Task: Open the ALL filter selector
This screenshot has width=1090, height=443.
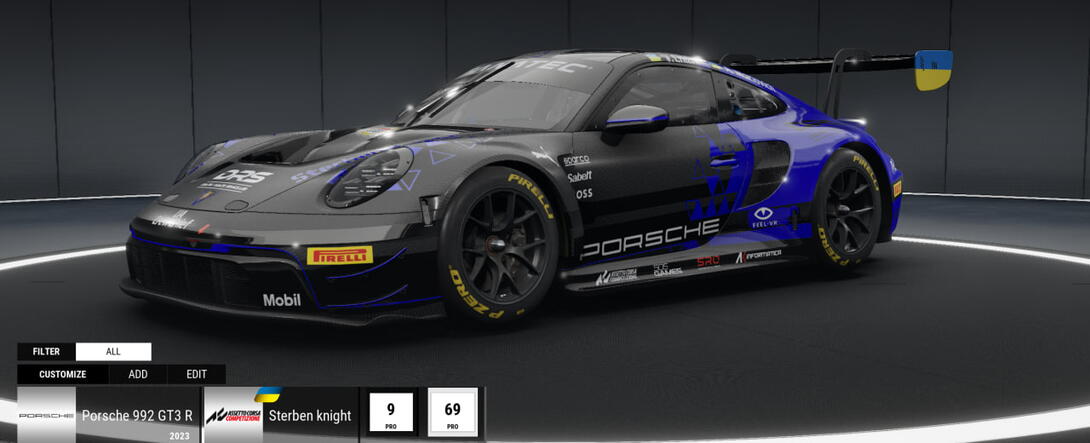Action: tap(113, 352)
